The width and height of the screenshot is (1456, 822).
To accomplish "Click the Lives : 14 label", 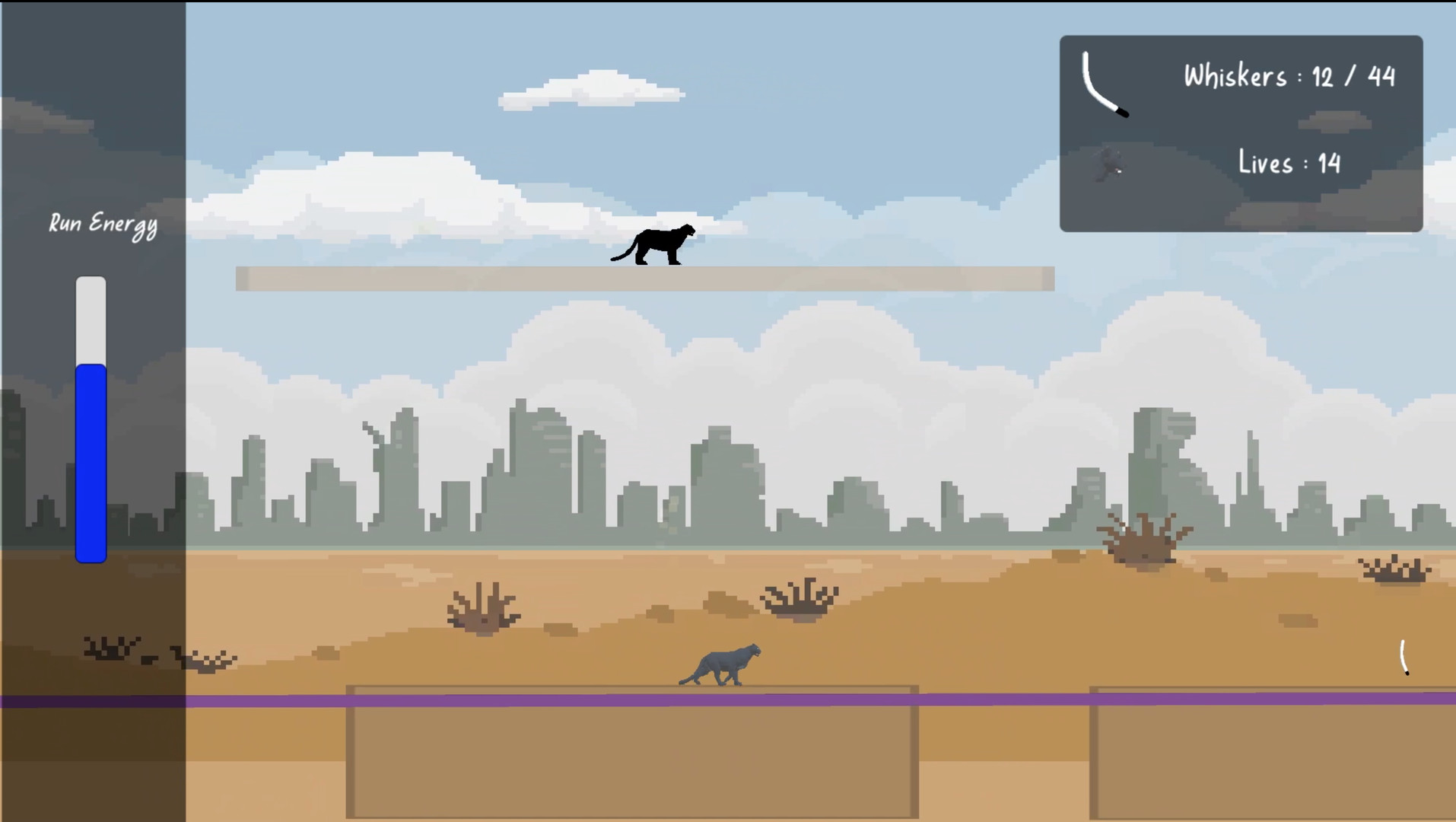I will click(1289, 162).
